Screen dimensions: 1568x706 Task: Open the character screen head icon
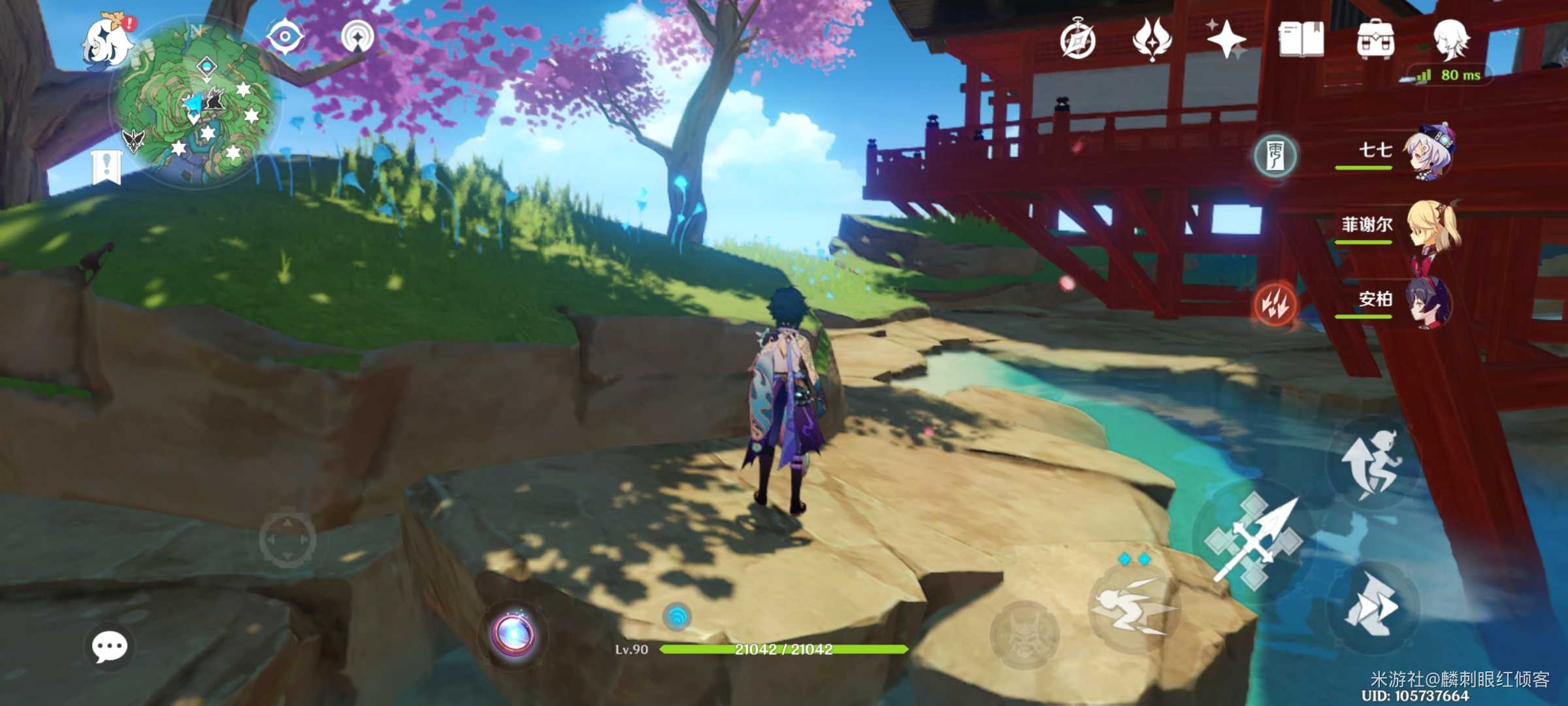(x=1450, y=38)
